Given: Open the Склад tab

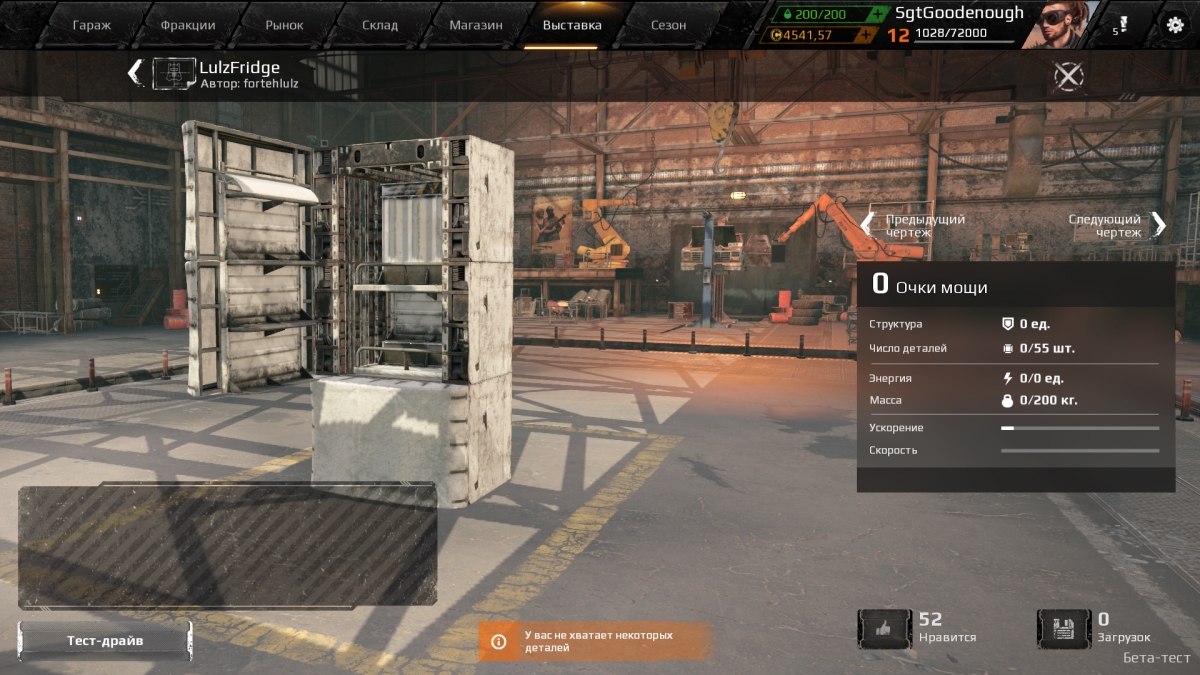Looking at the screenshot, I should coord(380,25).
